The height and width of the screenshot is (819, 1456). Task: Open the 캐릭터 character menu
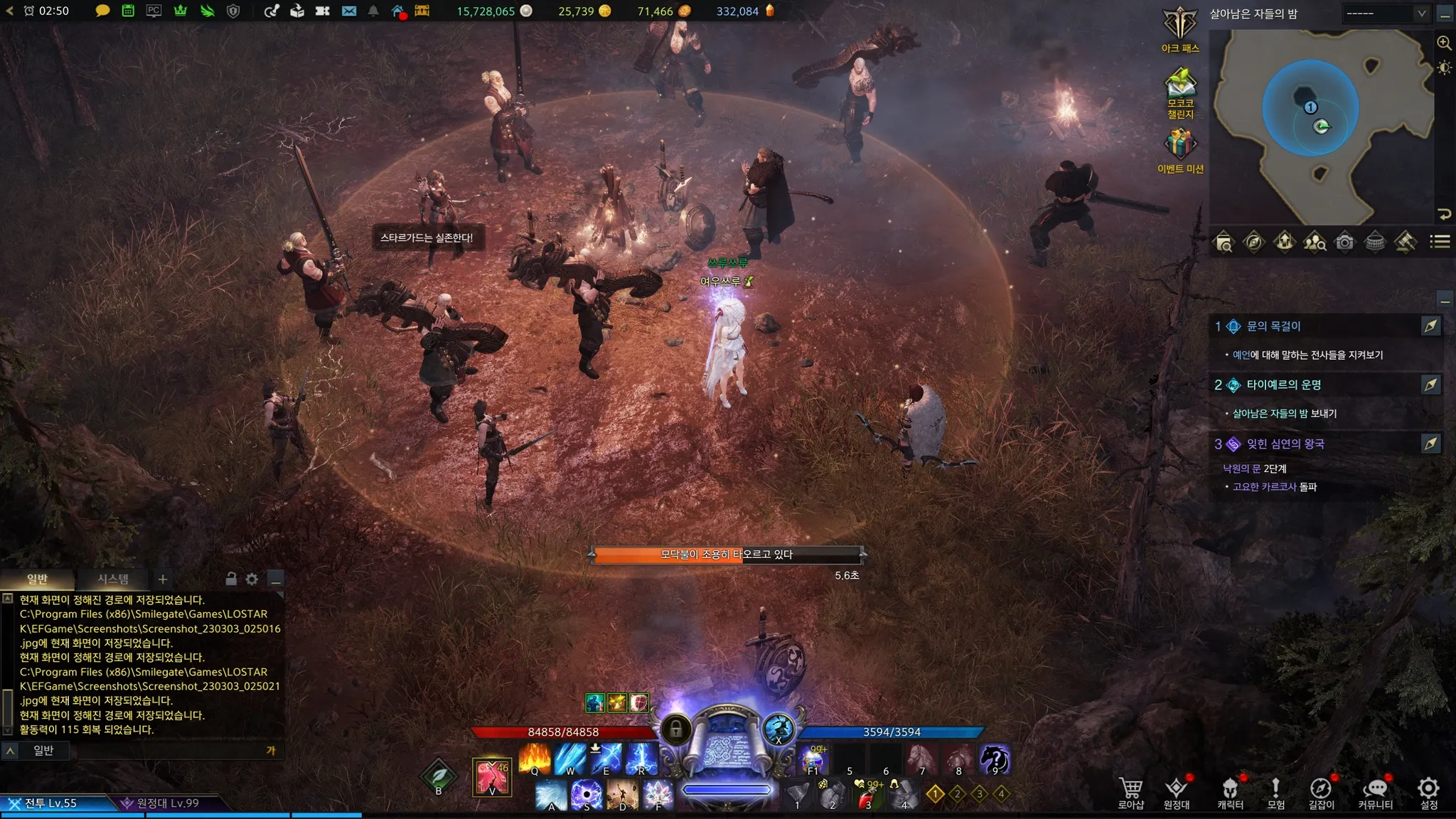pos(1230,791)
